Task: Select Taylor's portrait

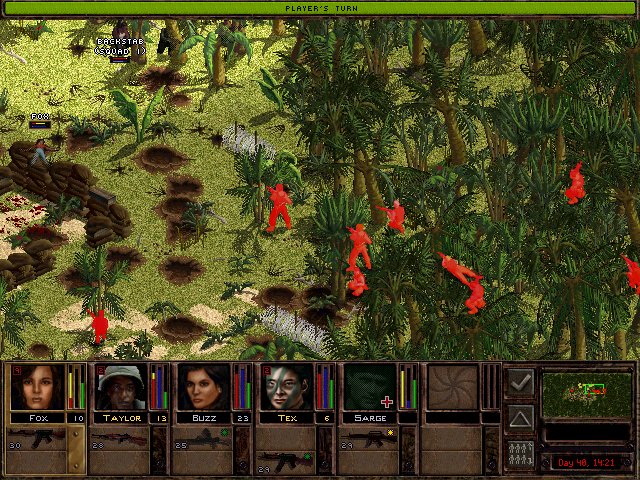Action: (121, 387)
